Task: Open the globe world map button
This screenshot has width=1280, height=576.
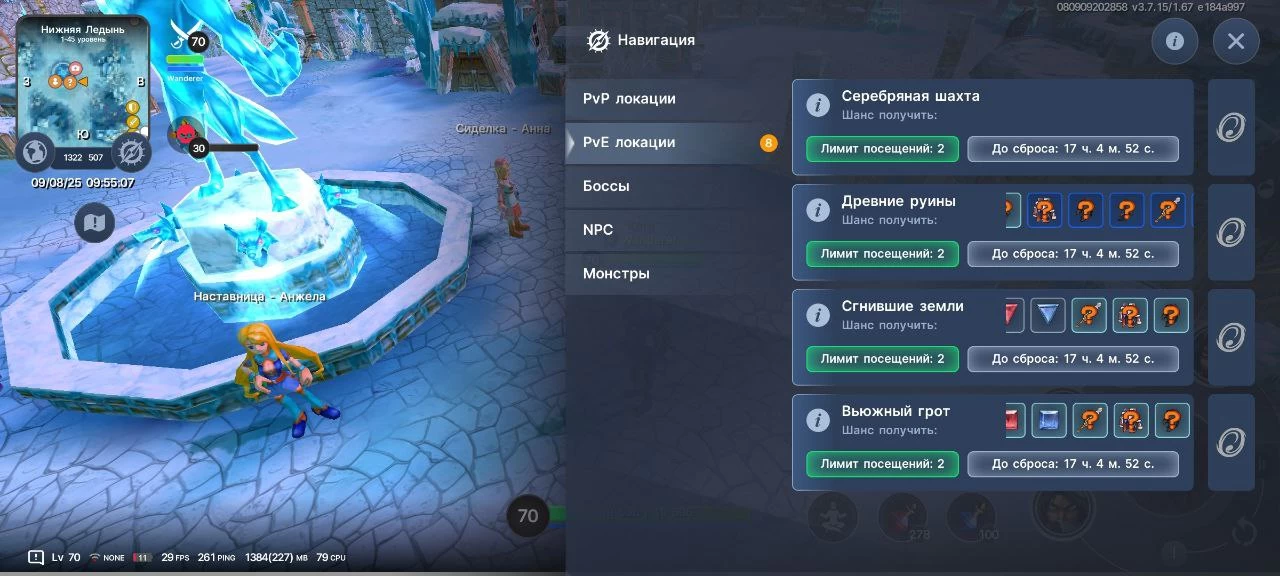Action: (35, 152)
